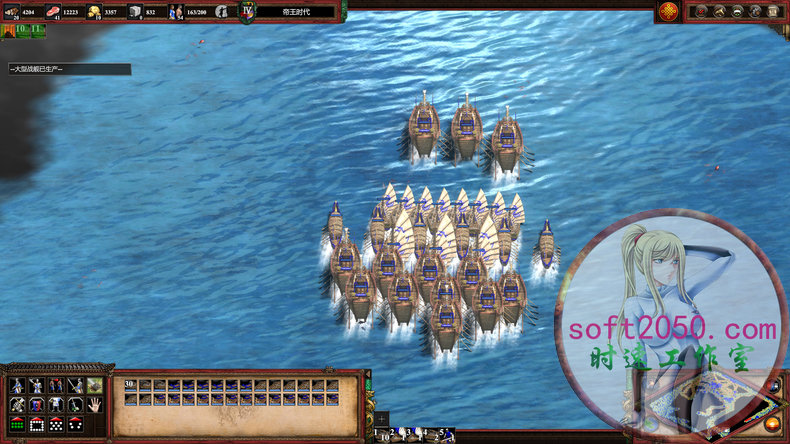Image resolution: width=790 pixels, height=444 pixels.
Task: Click the plus button beside unit panel
Action: 381,419
